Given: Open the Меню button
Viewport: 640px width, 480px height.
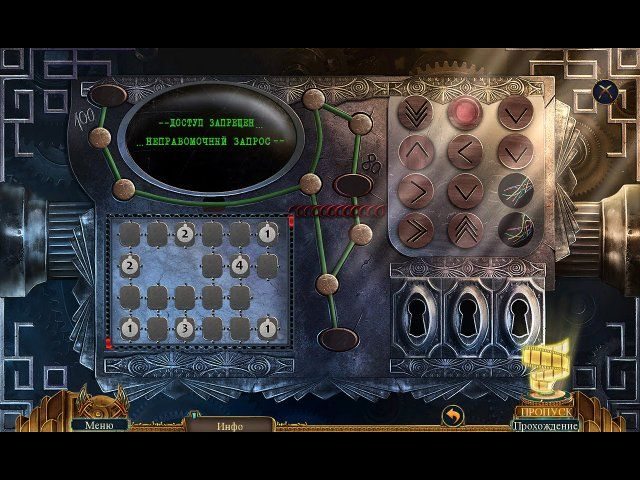Looking at the screenshot, I should point(99,424).
